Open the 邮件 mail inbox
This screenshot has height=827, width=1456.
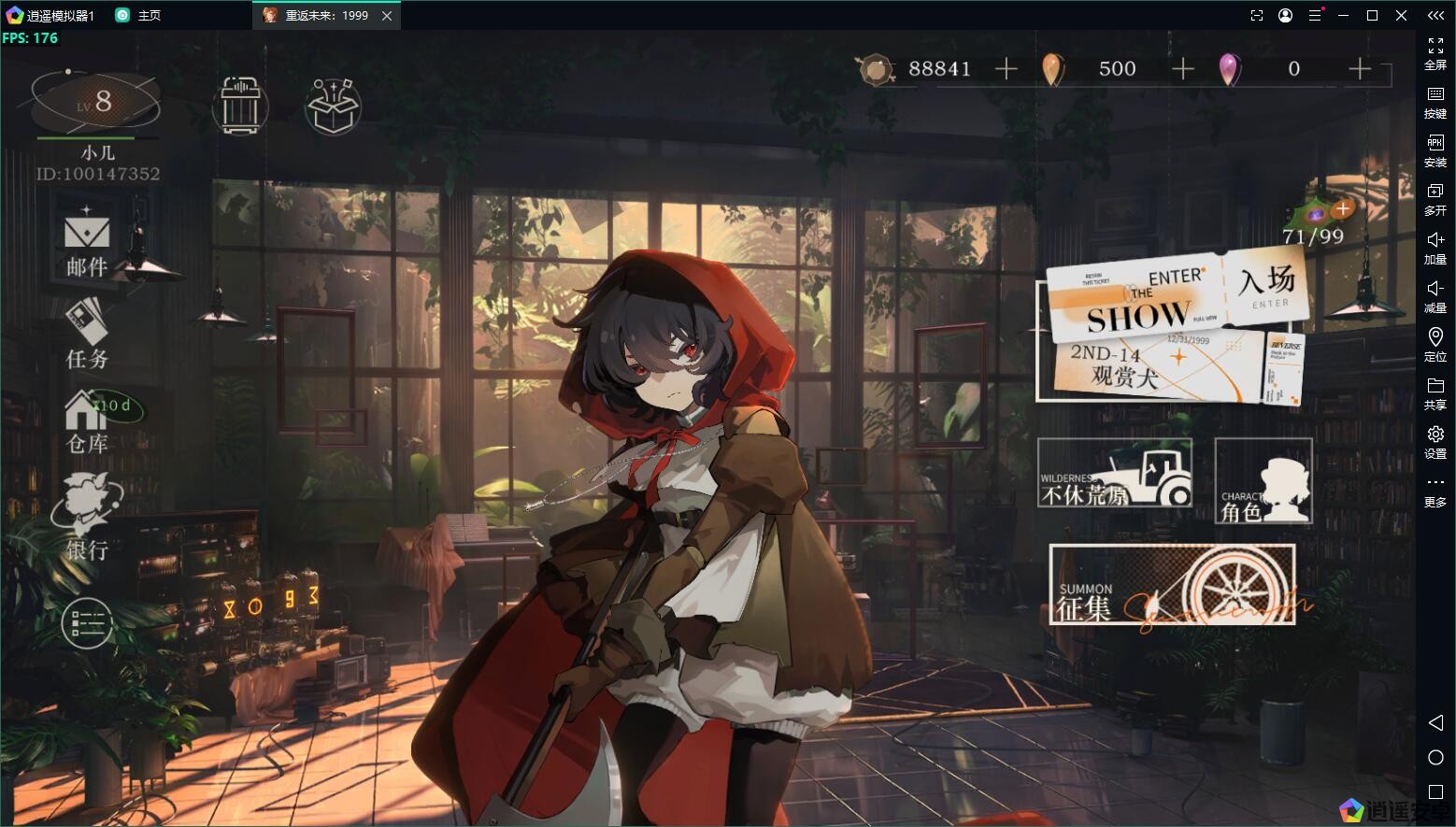tap(87, 242)
